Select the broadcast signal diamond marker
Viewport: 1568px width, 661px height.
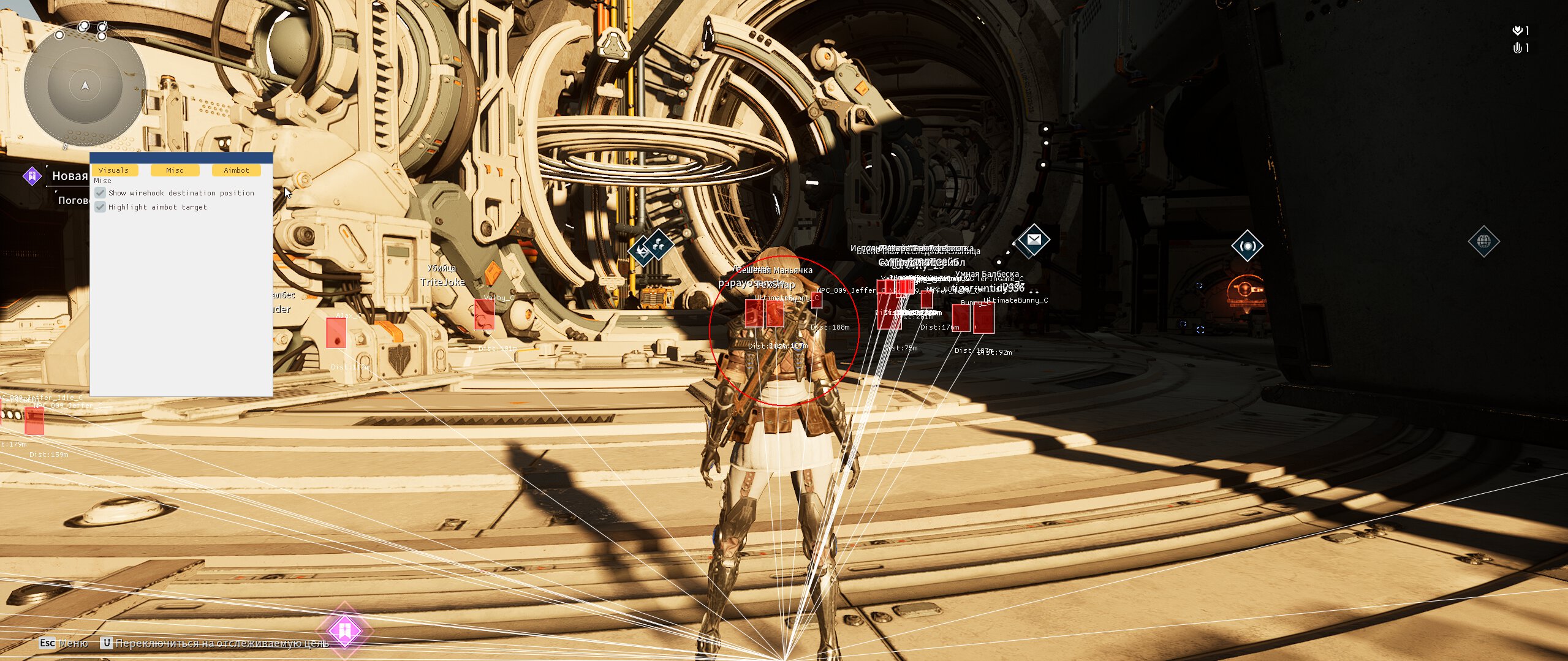(x=1247, y=246)
